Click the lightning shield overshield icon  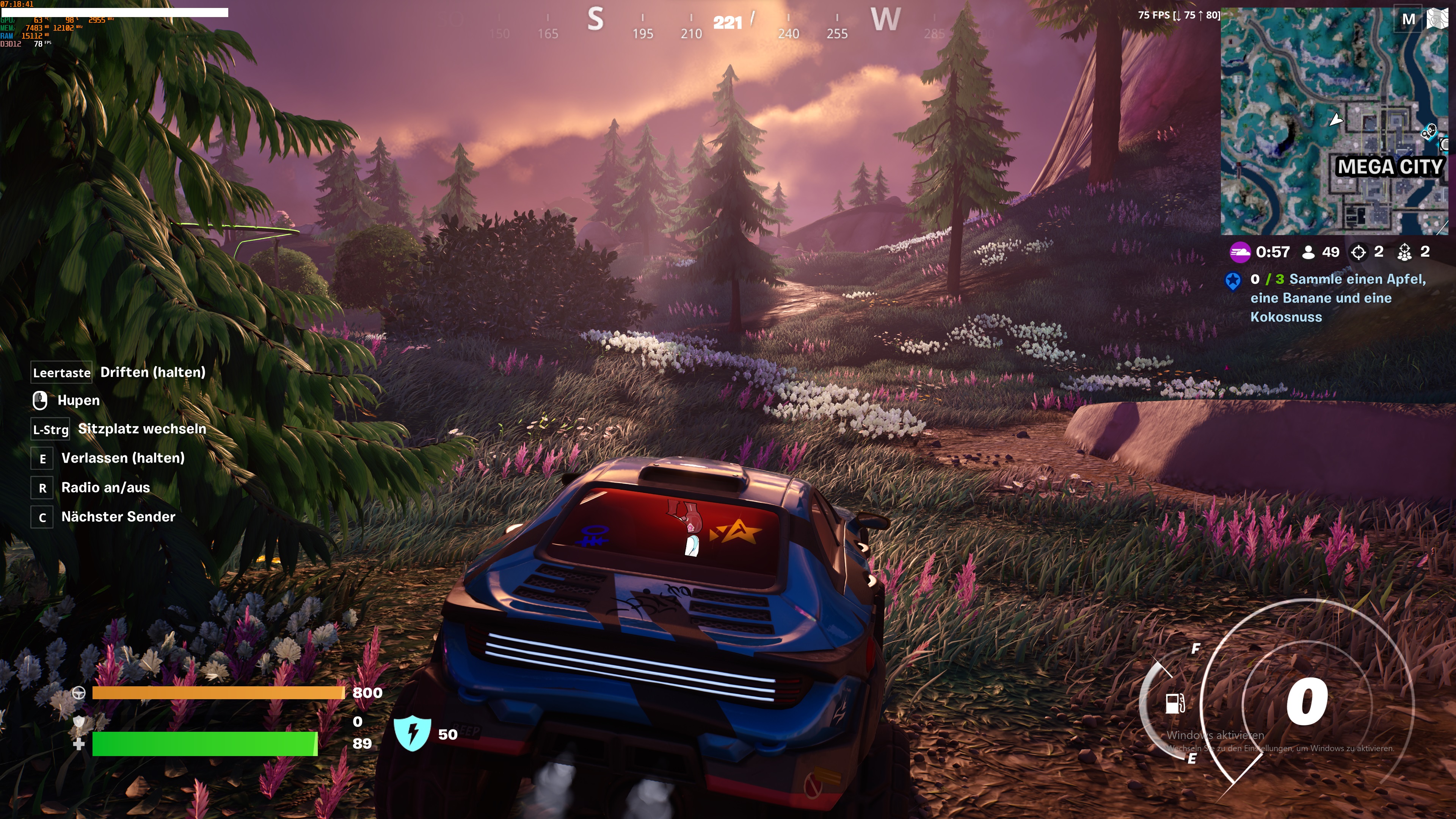(x=413, y=733)
